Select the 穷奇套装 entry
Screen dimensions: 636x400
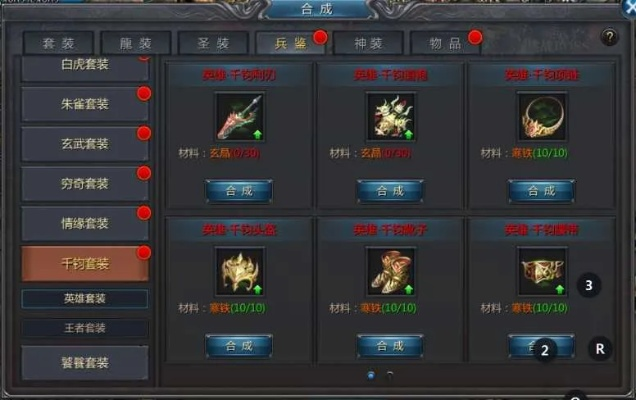point(84,182)
